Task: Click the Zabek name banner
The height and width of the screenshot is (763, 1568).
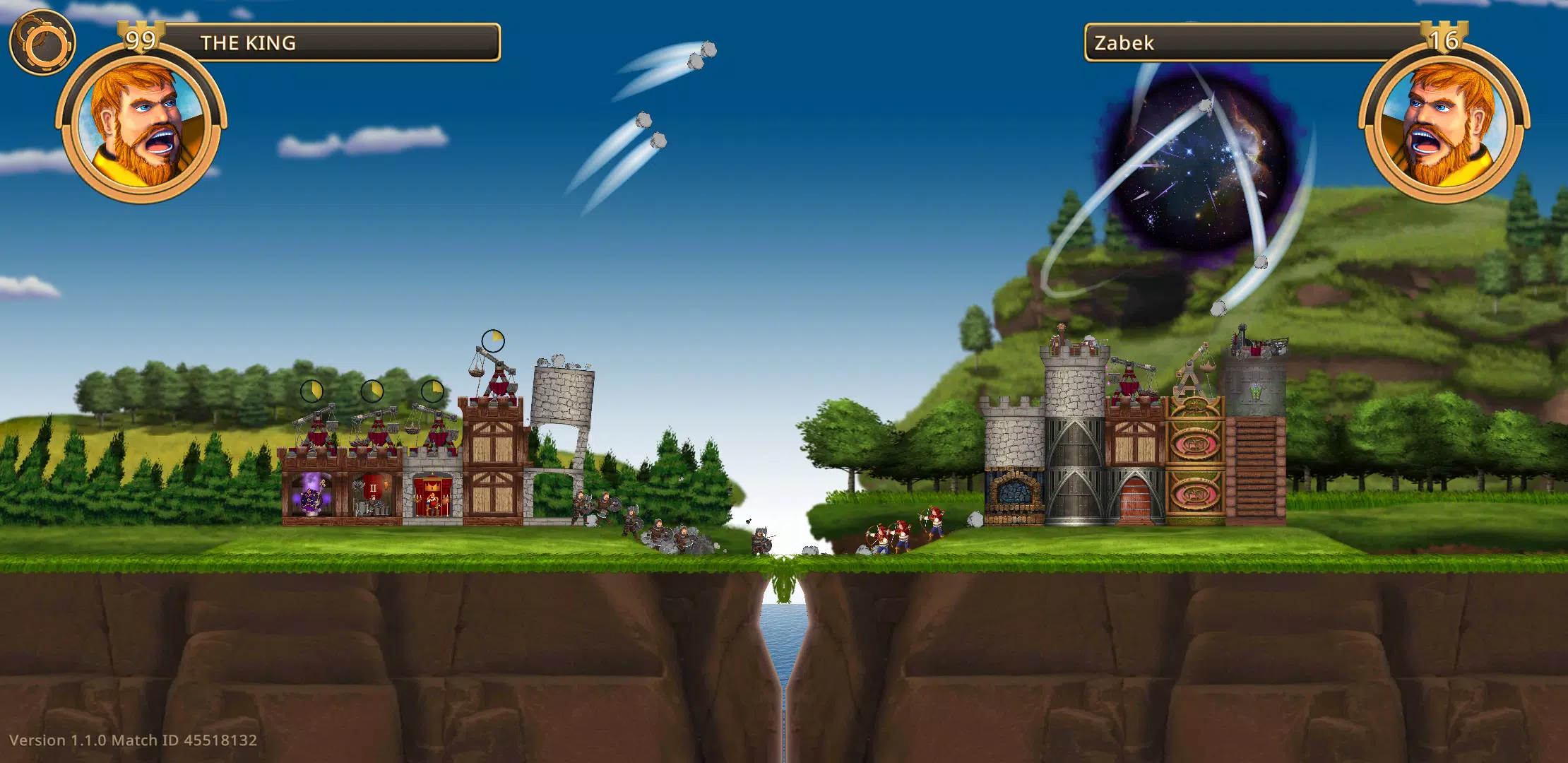Action: [1201, 42]
